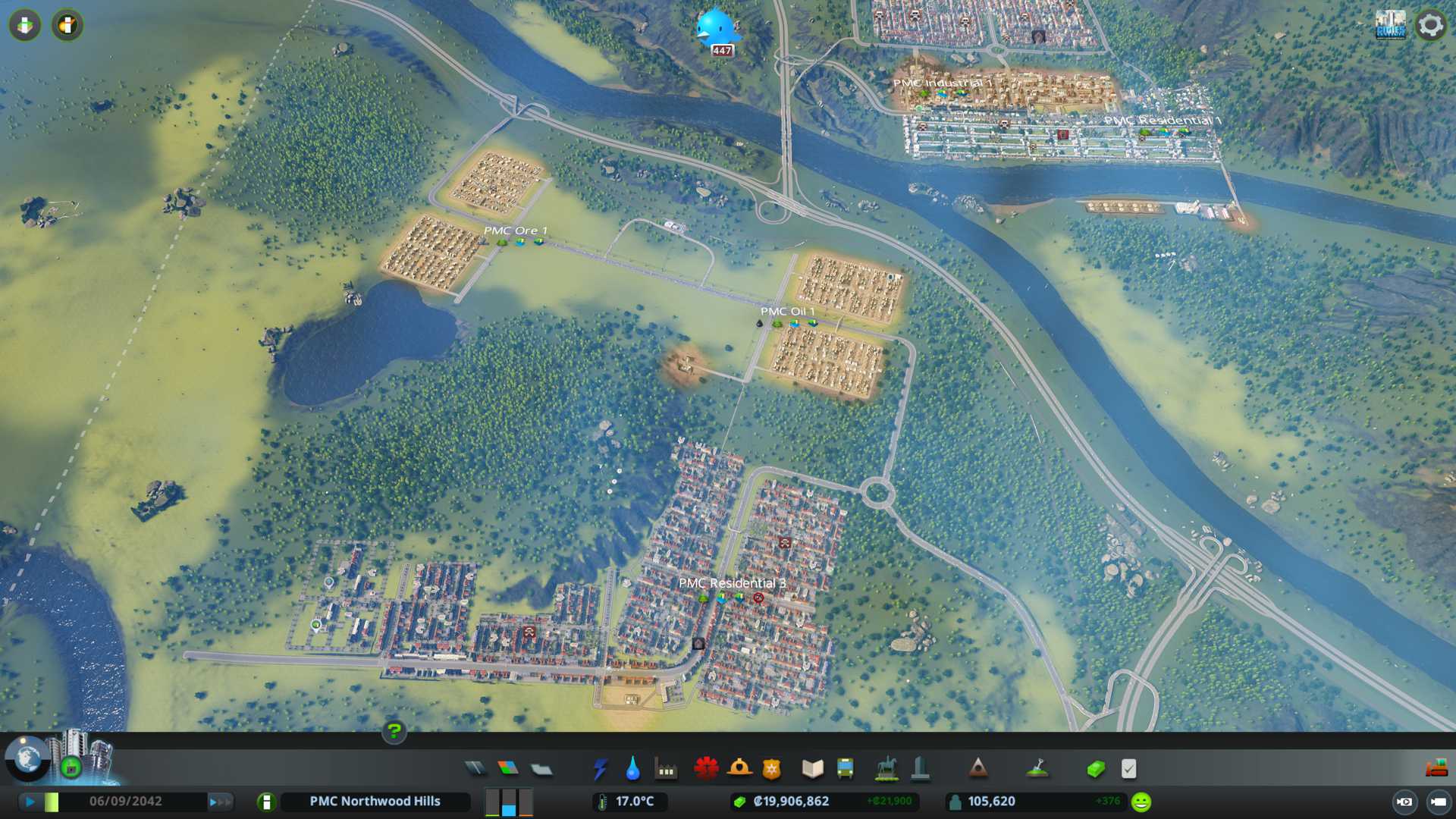Change simulation speed with fast-forward arrows

click(x=220, y=802)
